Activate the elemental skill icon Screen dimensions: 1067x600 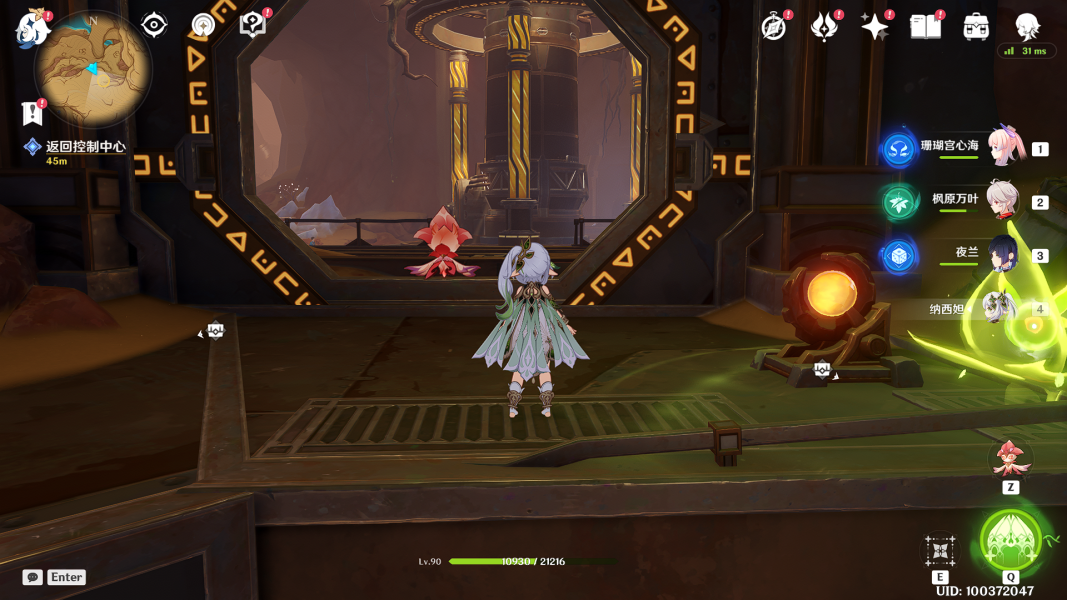click(x=940, y=551)
